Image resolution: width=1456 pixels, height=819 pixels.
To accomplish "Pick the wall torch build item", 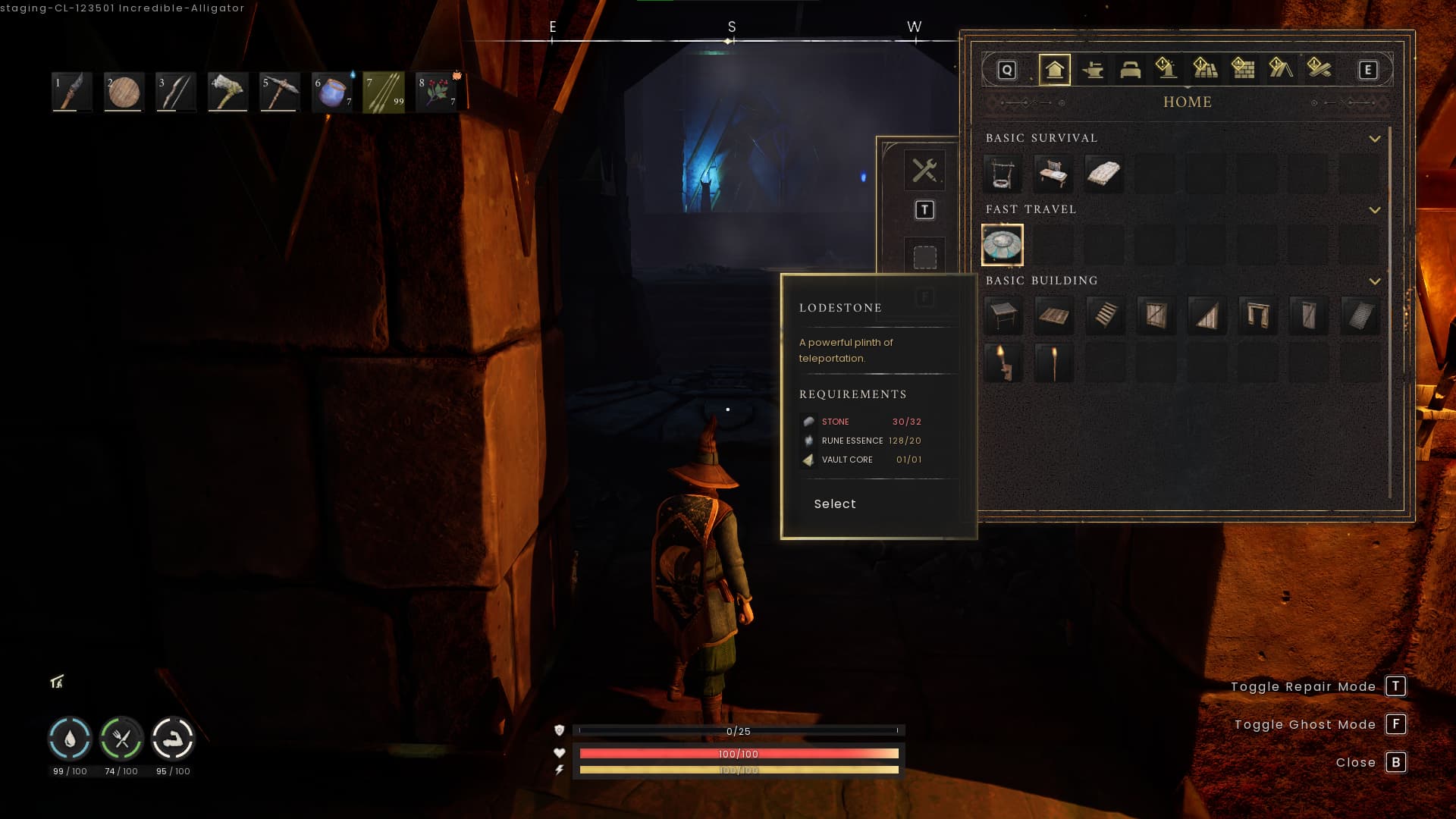I will click(1002, 362).
